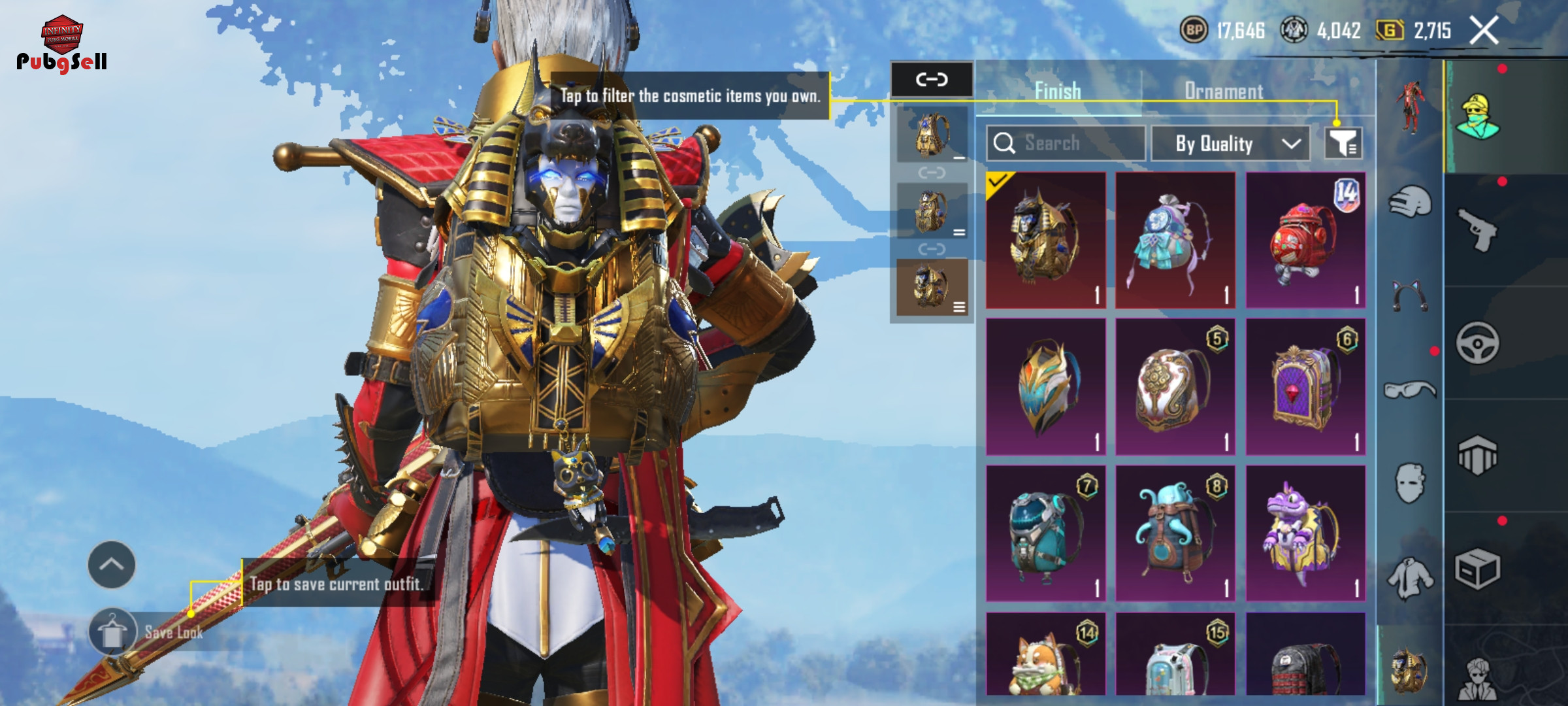Open the helmet category
This screenshot has height=706, width=1568.
click(1411, 202)
